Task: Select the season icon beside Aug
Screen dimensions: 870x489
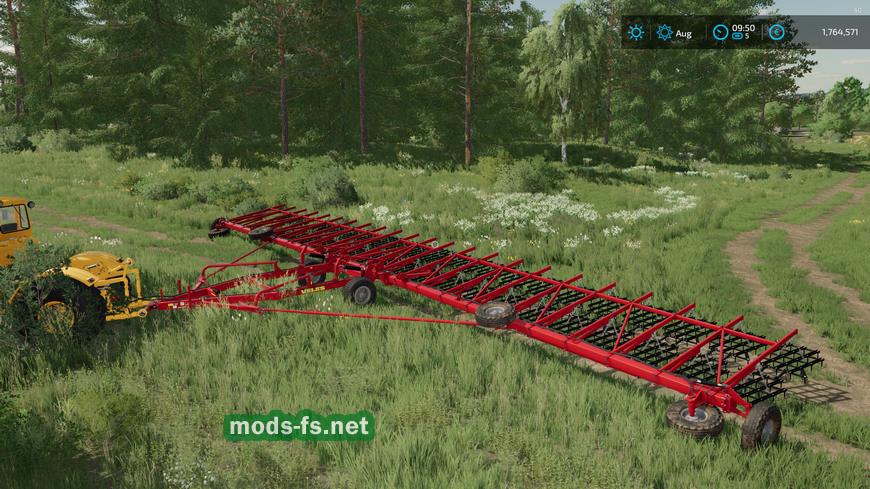Action: coord(664,32)
